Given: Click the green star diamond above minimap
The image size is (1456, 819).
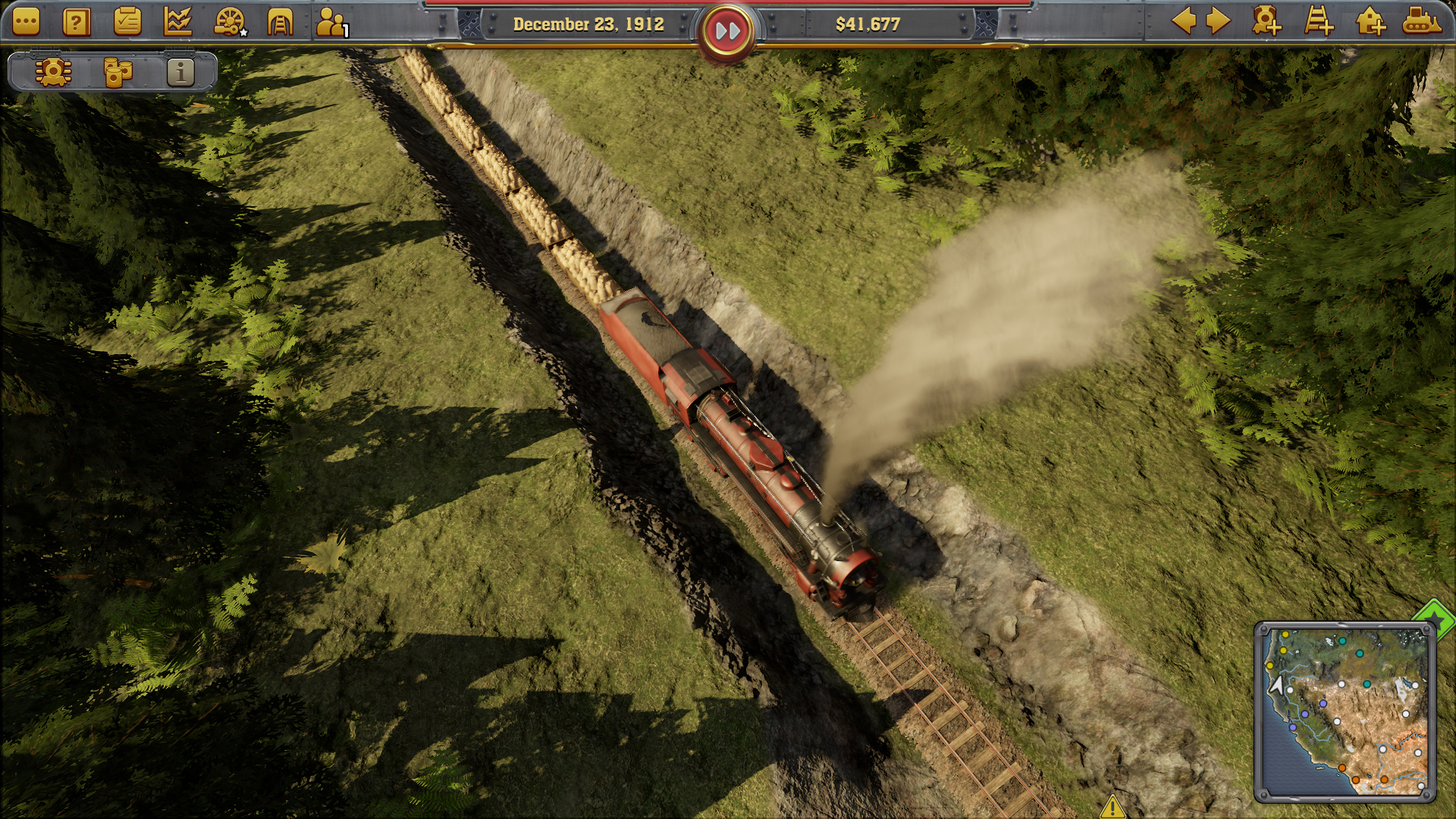Looking at the screenshot, I should (x=1436, y=618).
